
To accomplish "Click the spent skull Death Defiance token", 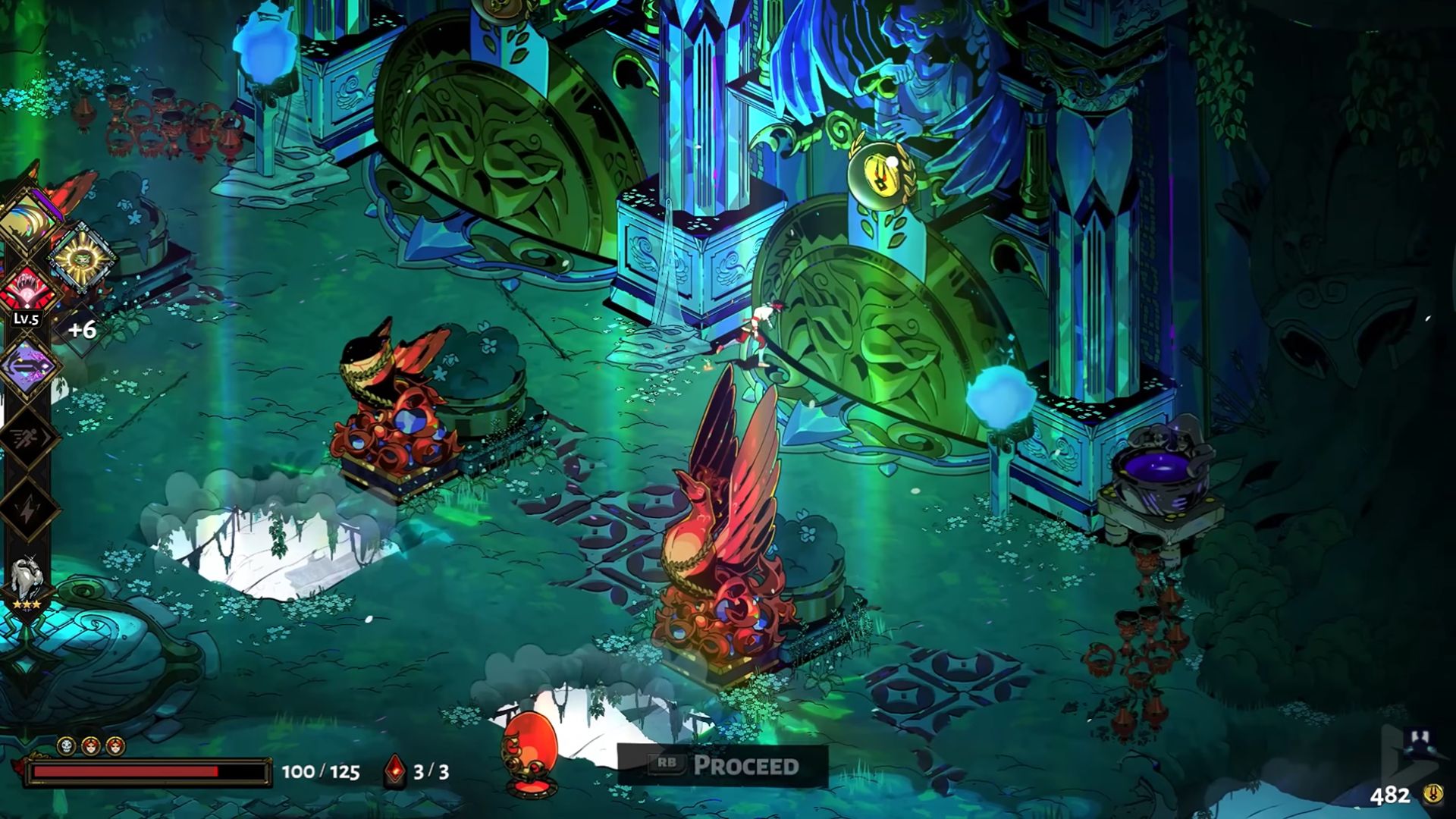I will click(x=67, y=745).
